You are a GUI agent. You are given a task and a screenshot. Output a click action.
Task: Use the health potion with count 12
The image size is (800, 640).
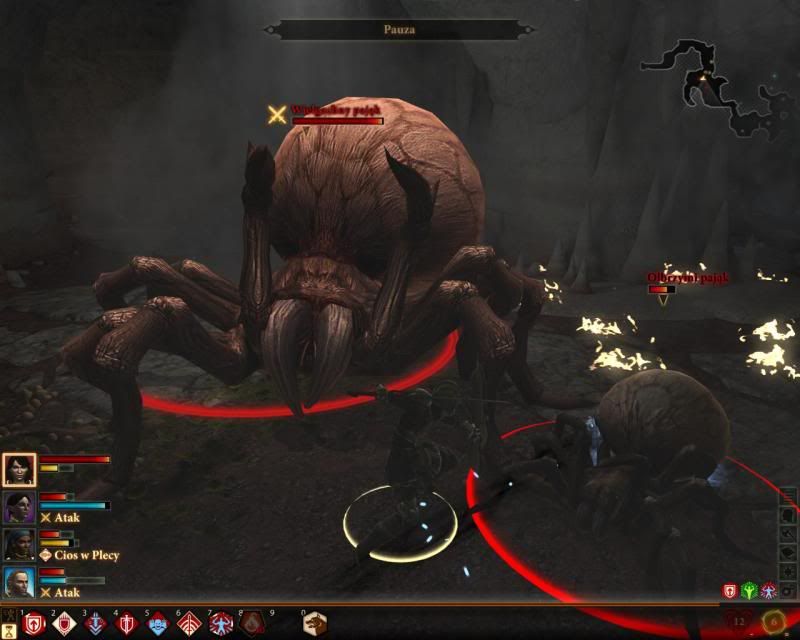(x=740, y=622)
